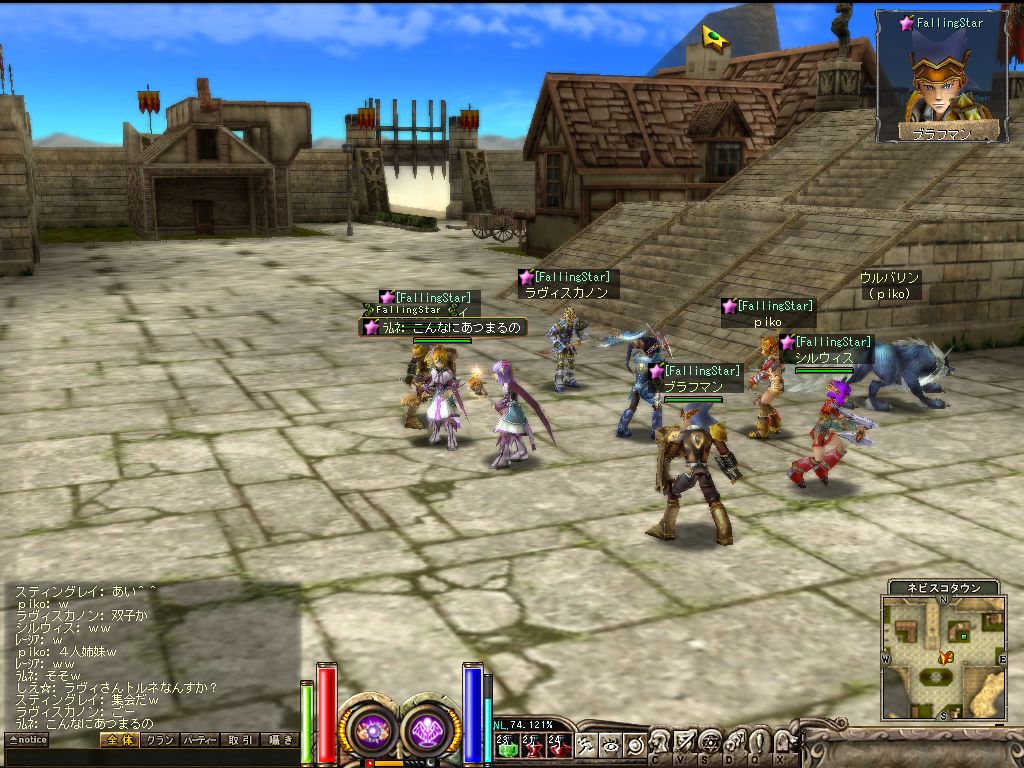Toggle the running figure icon
This screenshot has width=1024, height=768.
coord(586,745)
